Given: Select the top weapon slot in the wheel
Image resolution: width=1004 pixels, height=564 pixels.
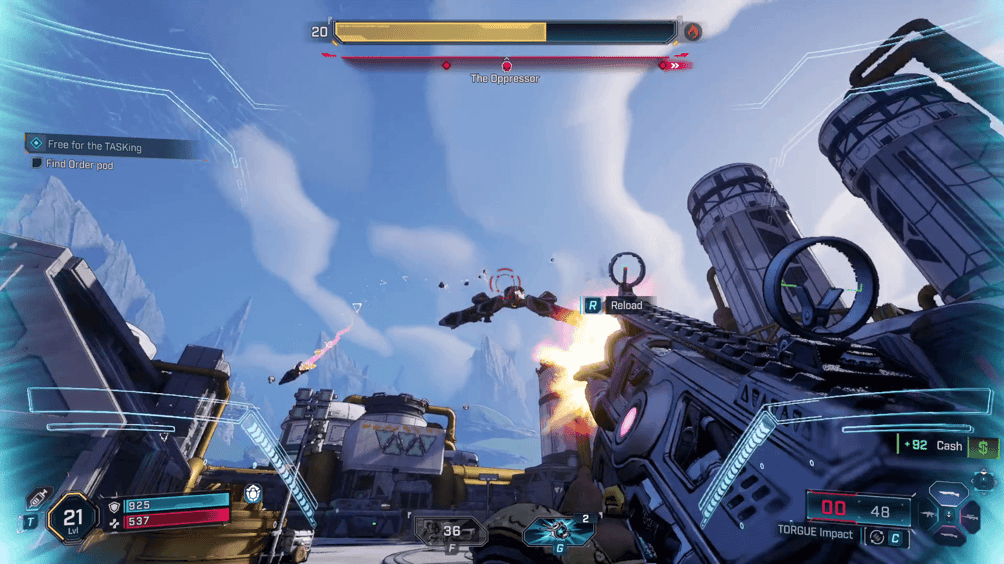Looking at the screenshot, I should (x=949, y=493).
